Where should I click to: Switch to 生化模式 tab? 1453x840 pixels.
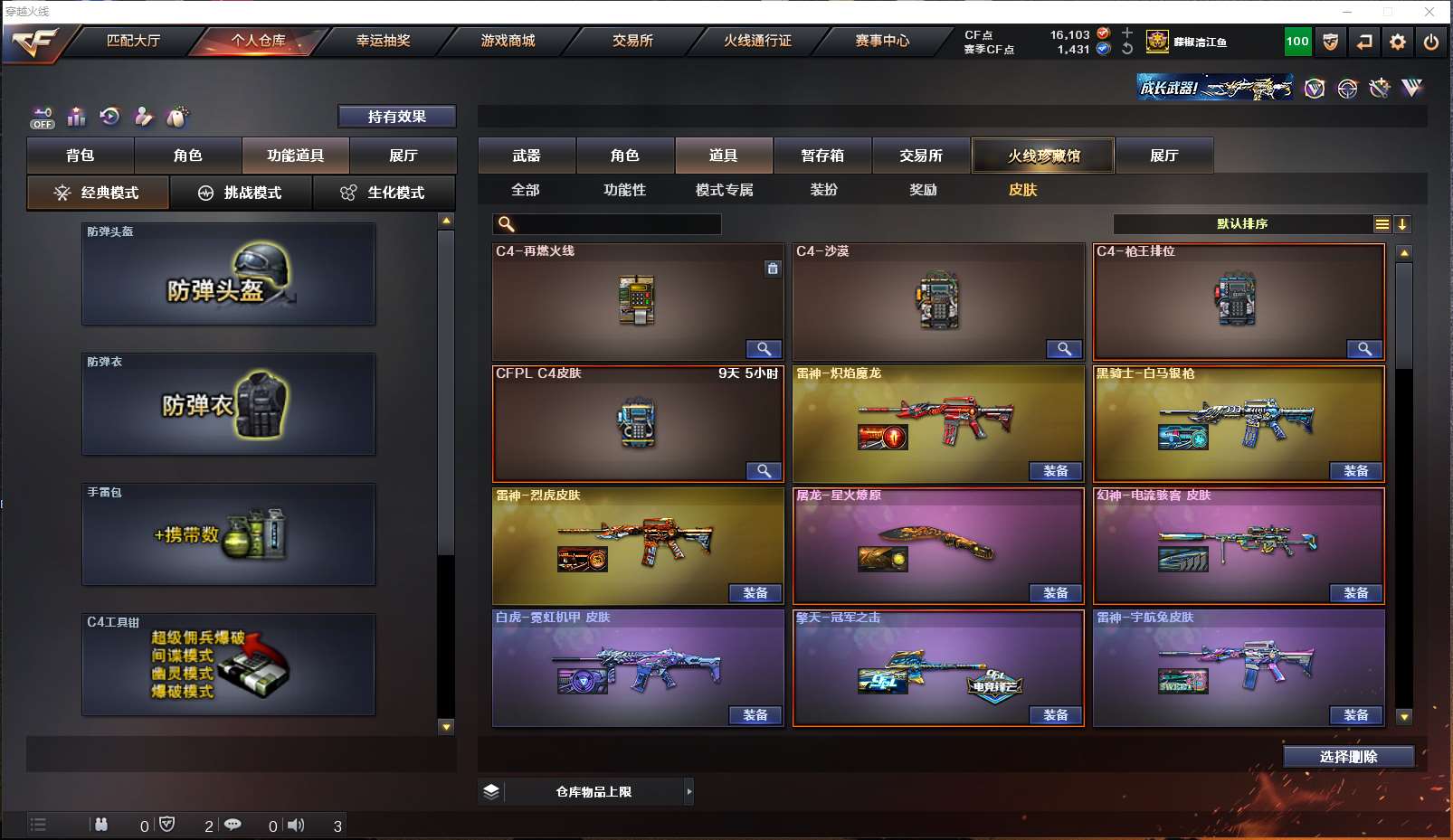tap(384, 193)
